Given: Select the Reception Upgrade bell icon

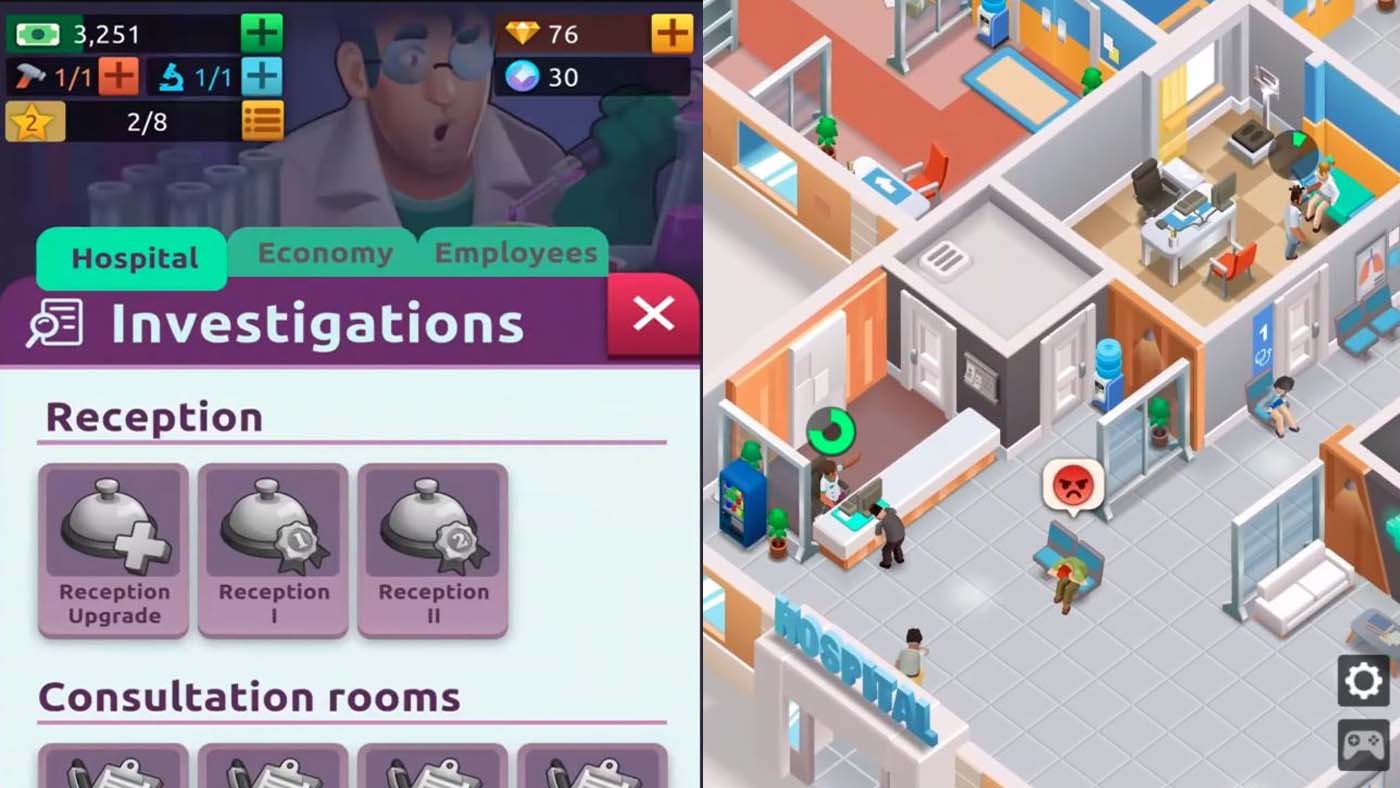Looking at the screenshot, I should 112,523.
